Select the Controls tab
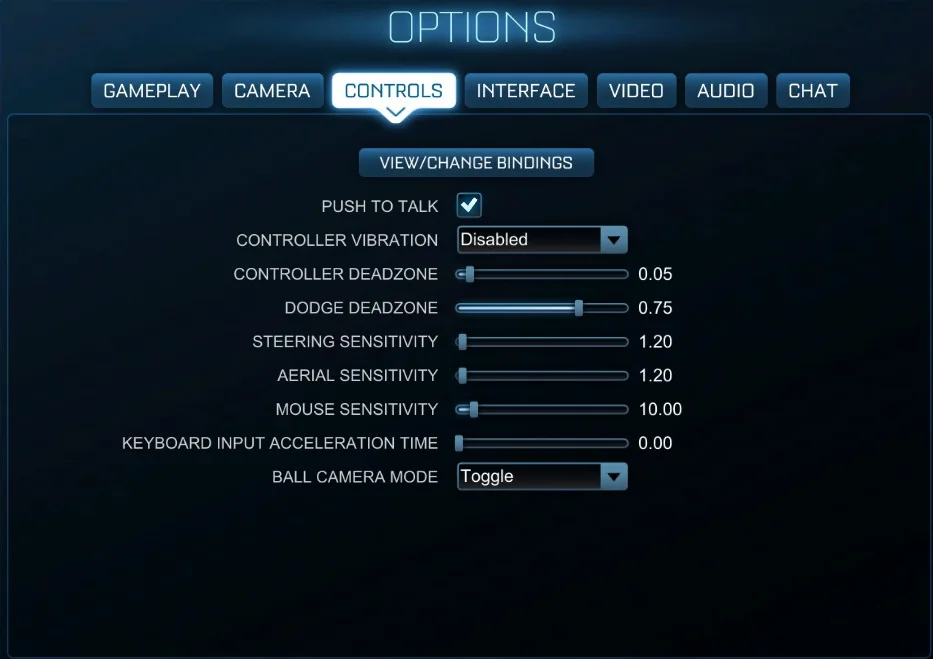The image size is (933, 659). pyautogui.click(x=393, y=91)
